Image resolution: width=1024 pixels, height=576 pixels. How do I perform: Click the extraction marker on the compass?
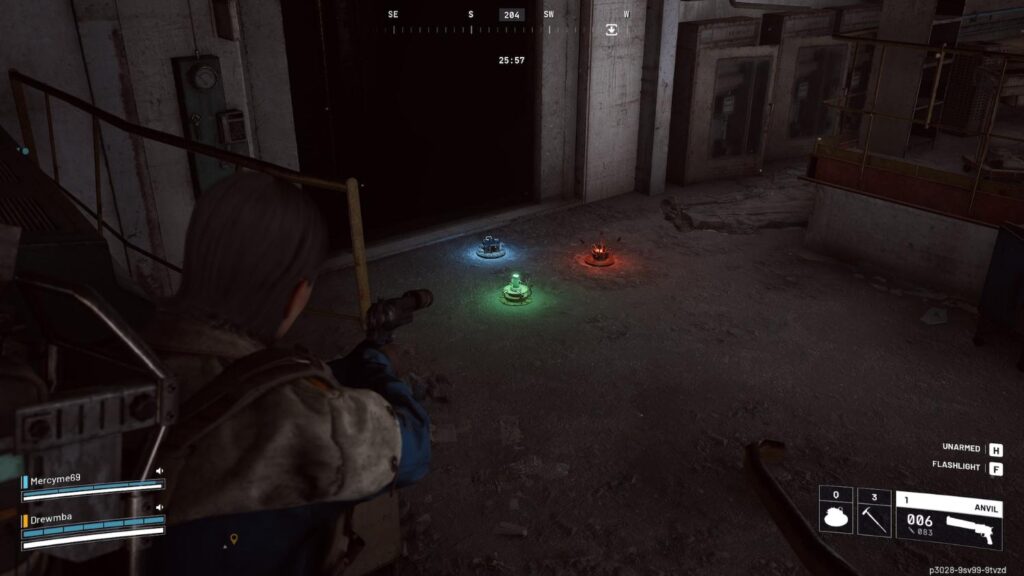pos(611,30)
